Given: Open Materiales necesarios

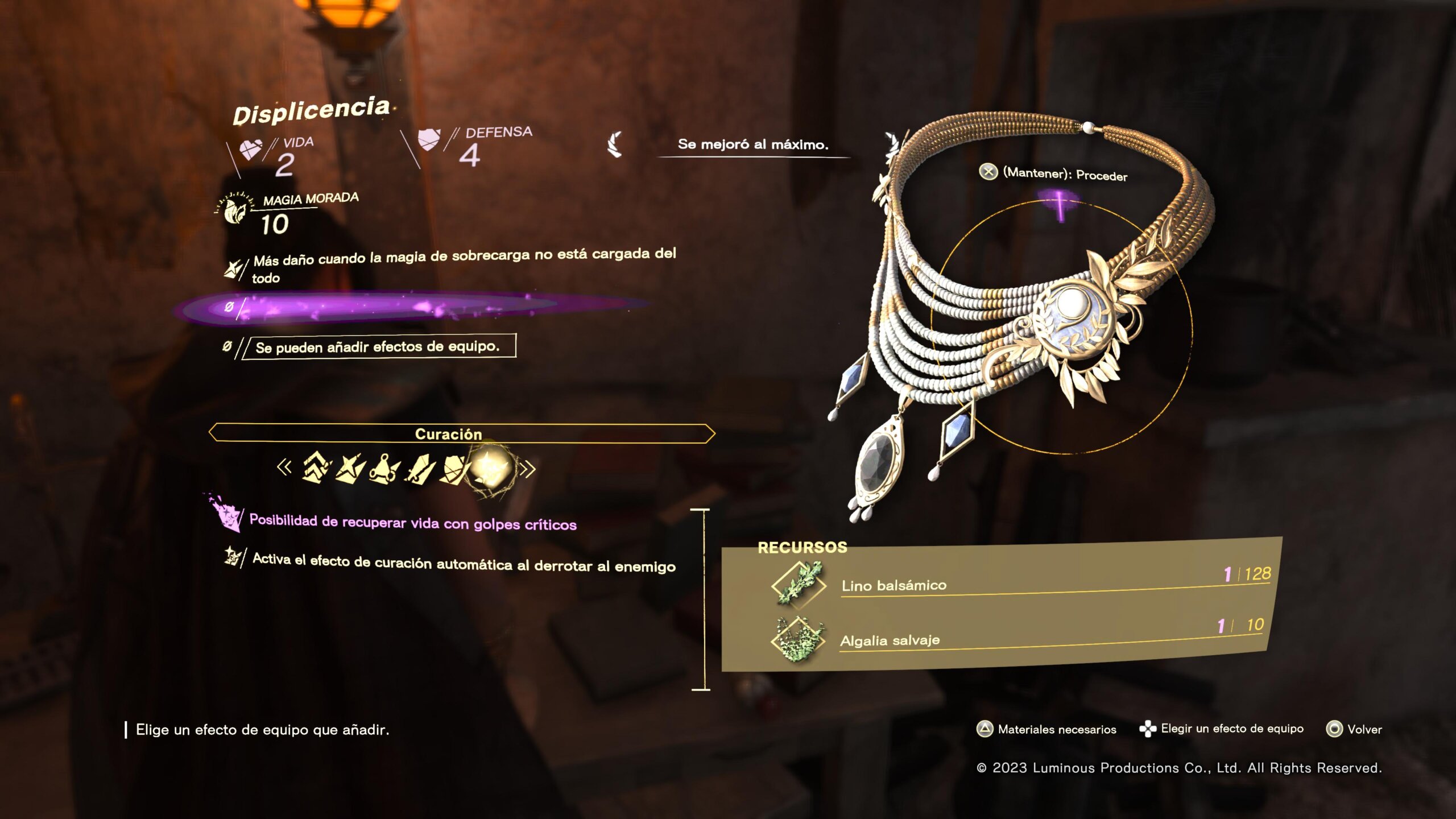Looking at the screenshot, I should (x=1046, y=729).
